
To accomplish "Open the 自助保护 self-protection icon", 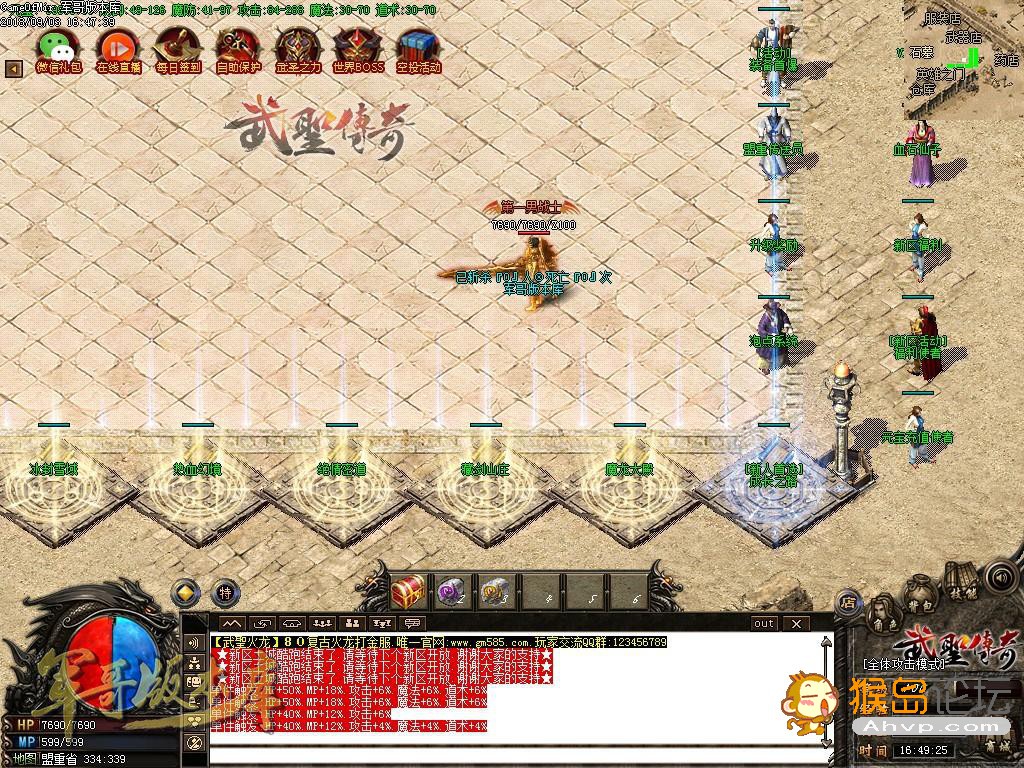I will (238, 48).
